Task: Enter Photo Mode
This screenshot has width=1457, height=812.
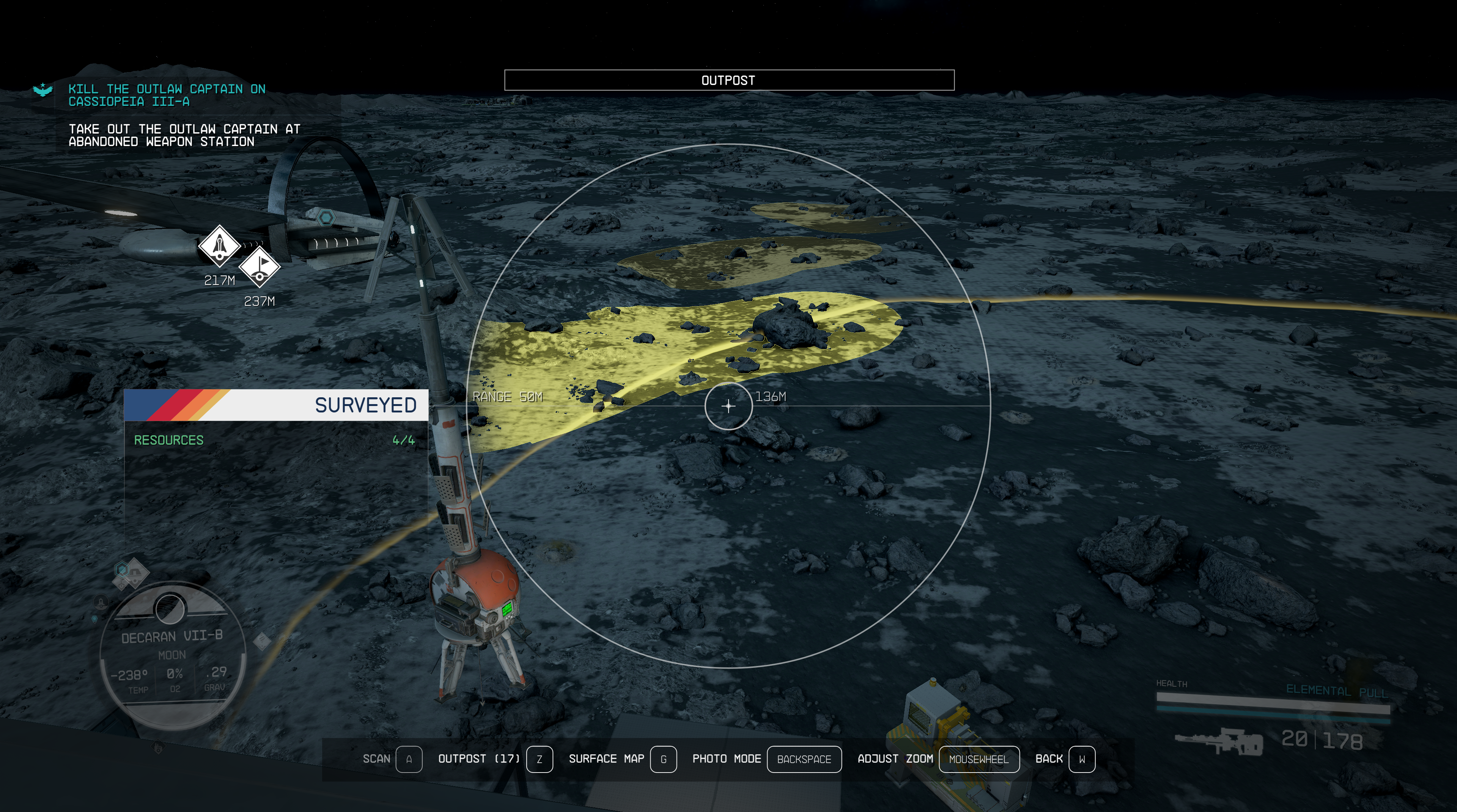Action: point(766,759)
